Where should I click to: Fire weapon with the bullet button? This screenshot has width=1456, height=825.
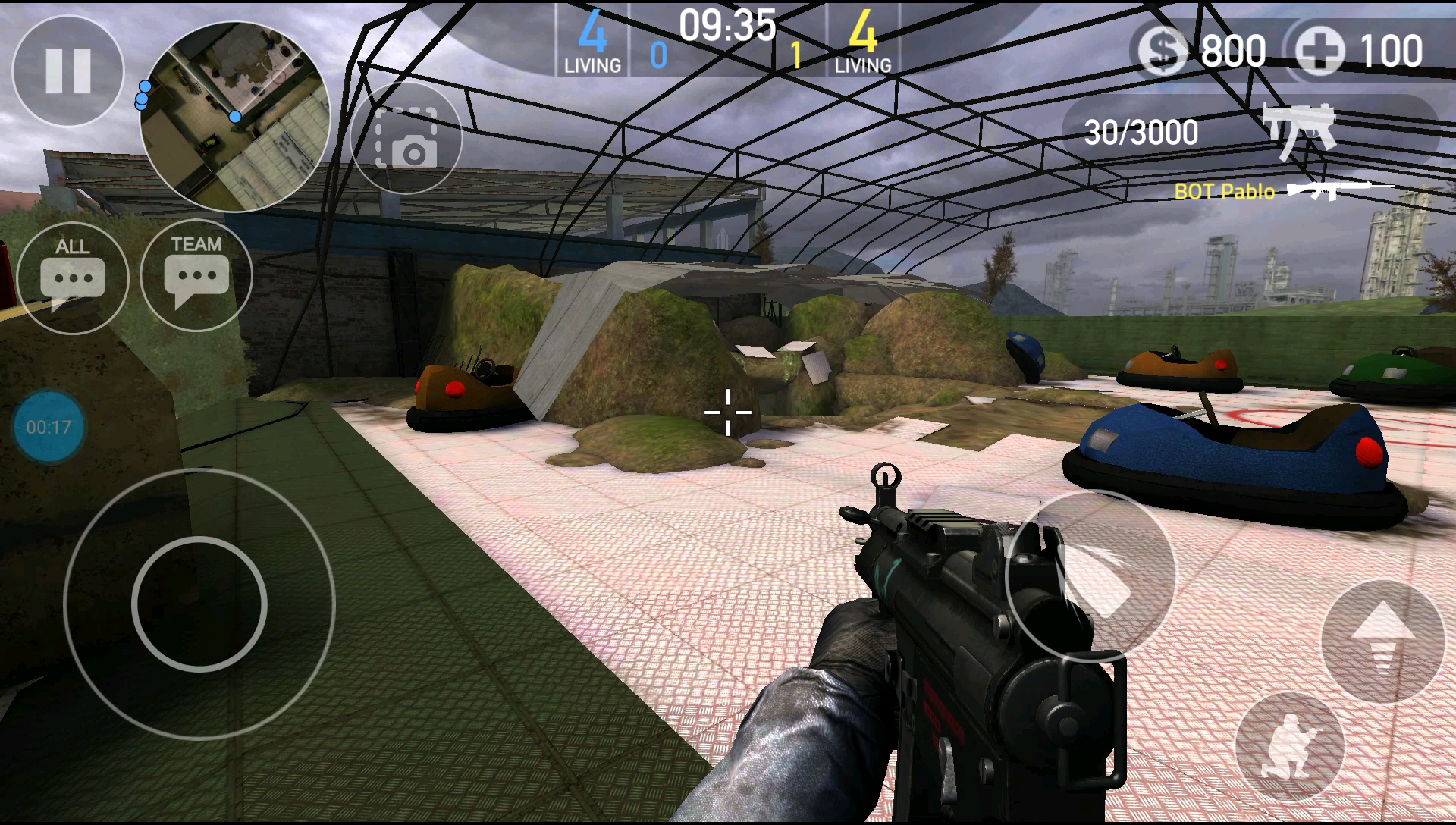(x=1090, y=576)
